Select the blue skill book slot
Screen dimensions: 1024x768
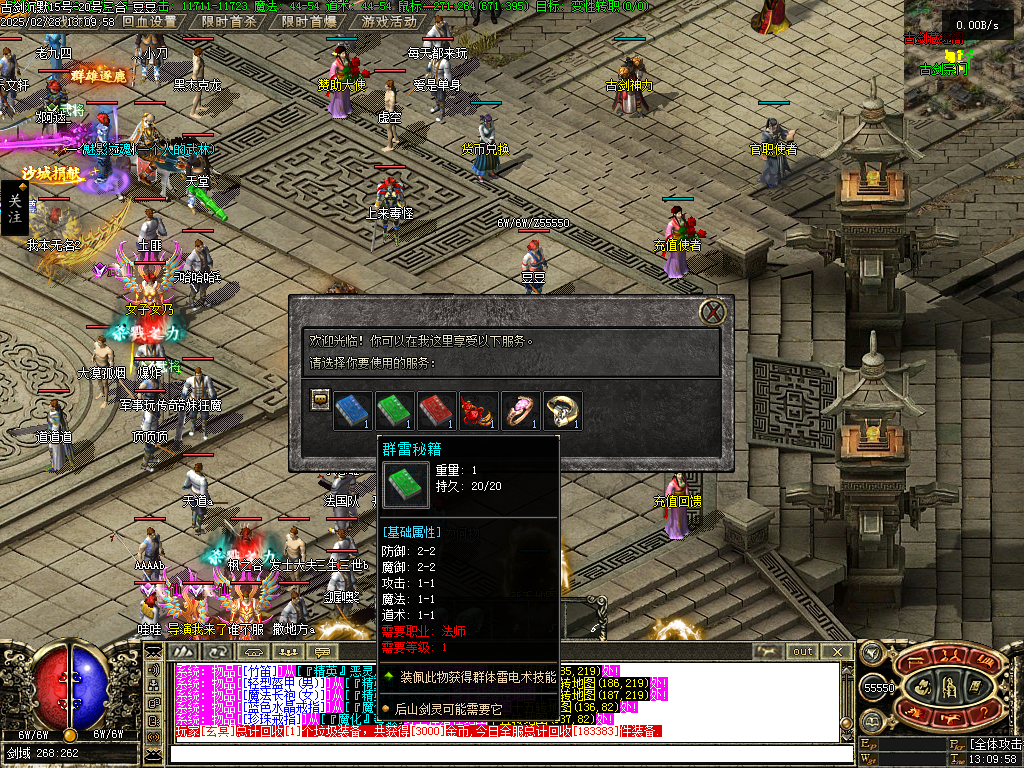pos(351,410)
